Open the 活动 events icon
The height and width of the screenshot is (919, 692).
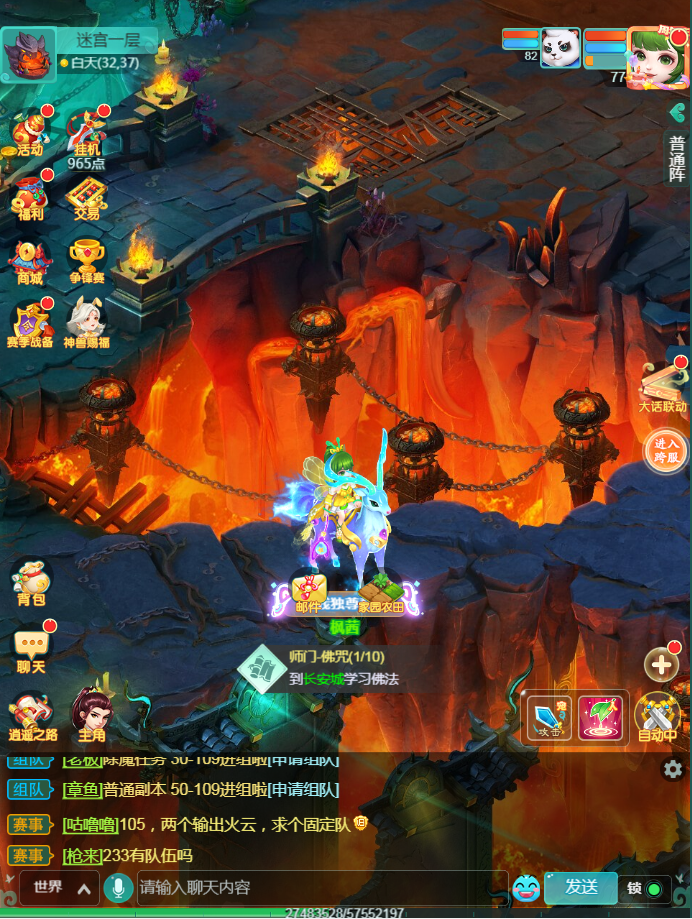click(x=30, y=134)
